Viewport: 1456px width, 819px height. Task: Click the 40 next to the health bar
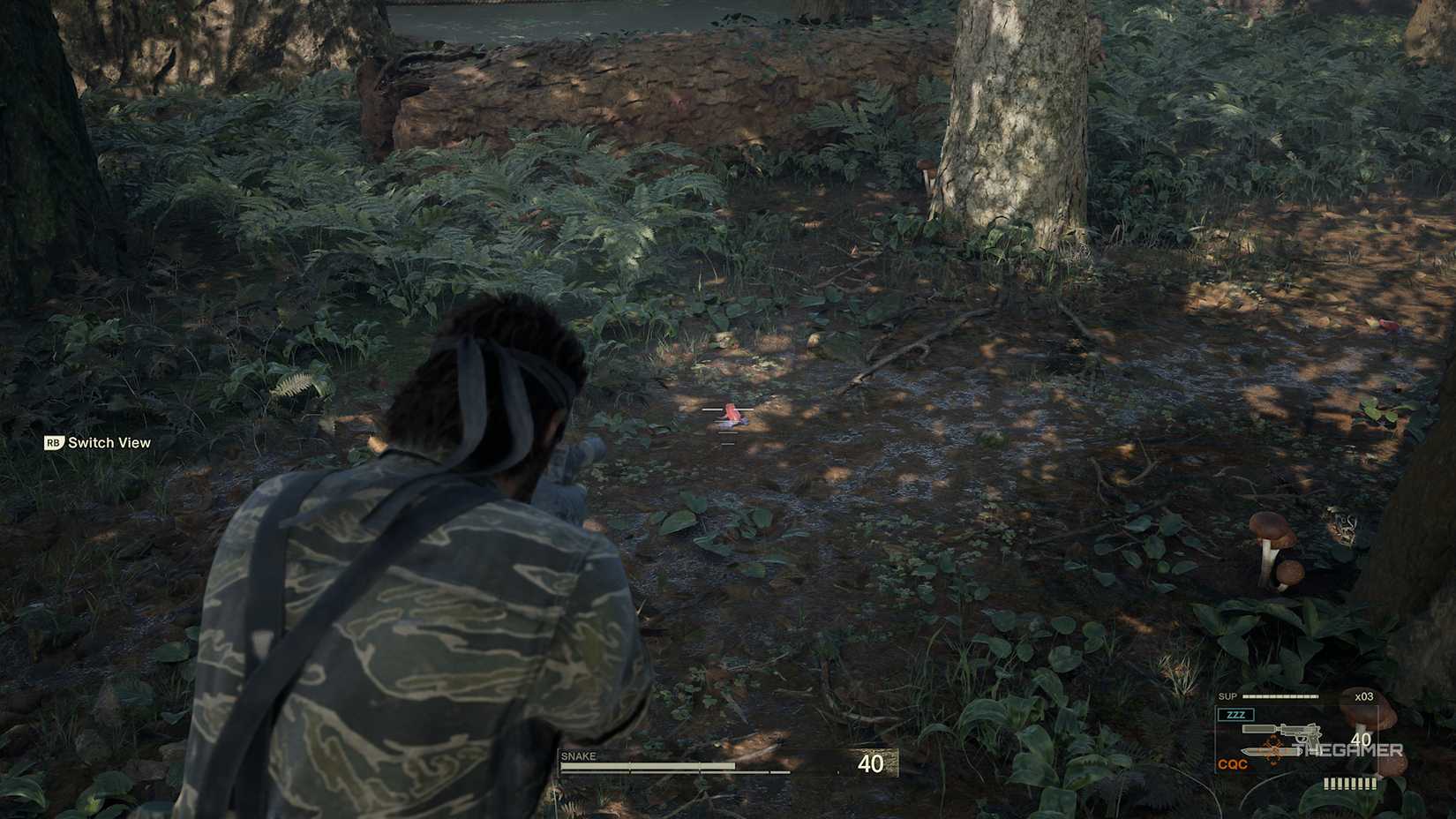coord(871,762)
